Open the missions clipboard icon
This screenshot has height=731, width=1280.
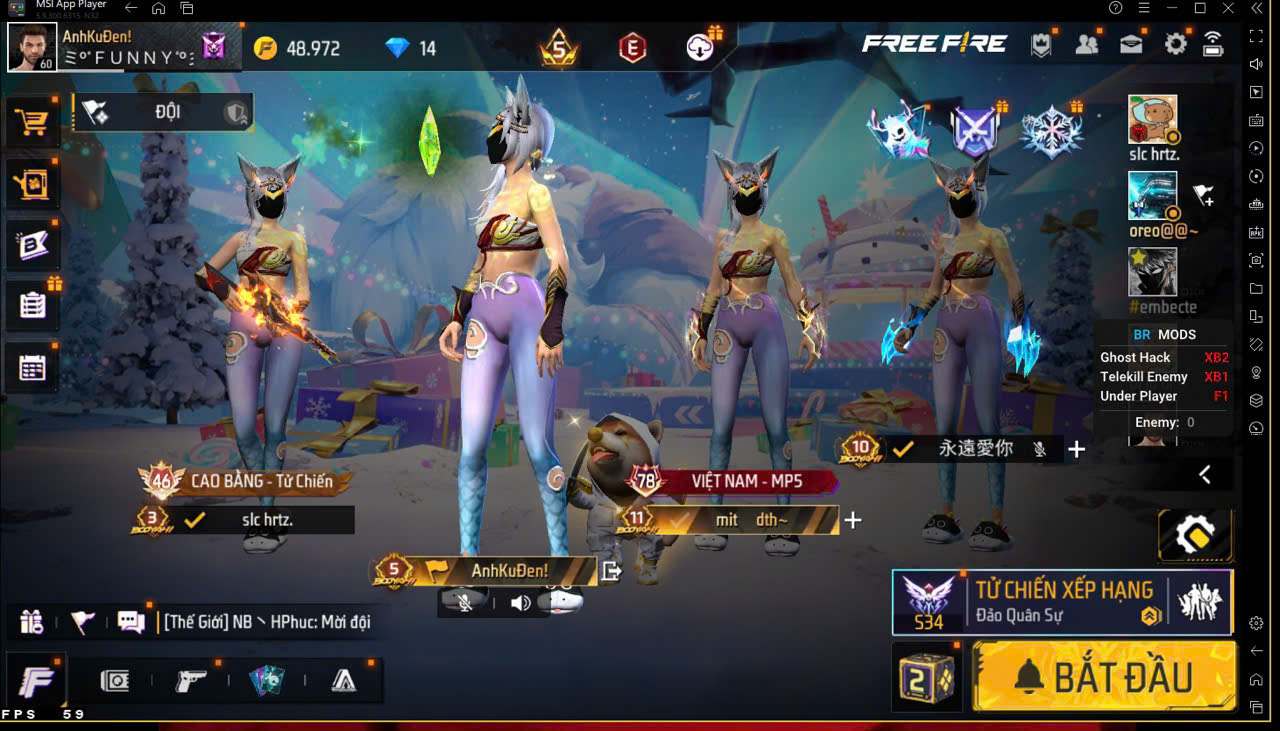[x=32, y=305]
